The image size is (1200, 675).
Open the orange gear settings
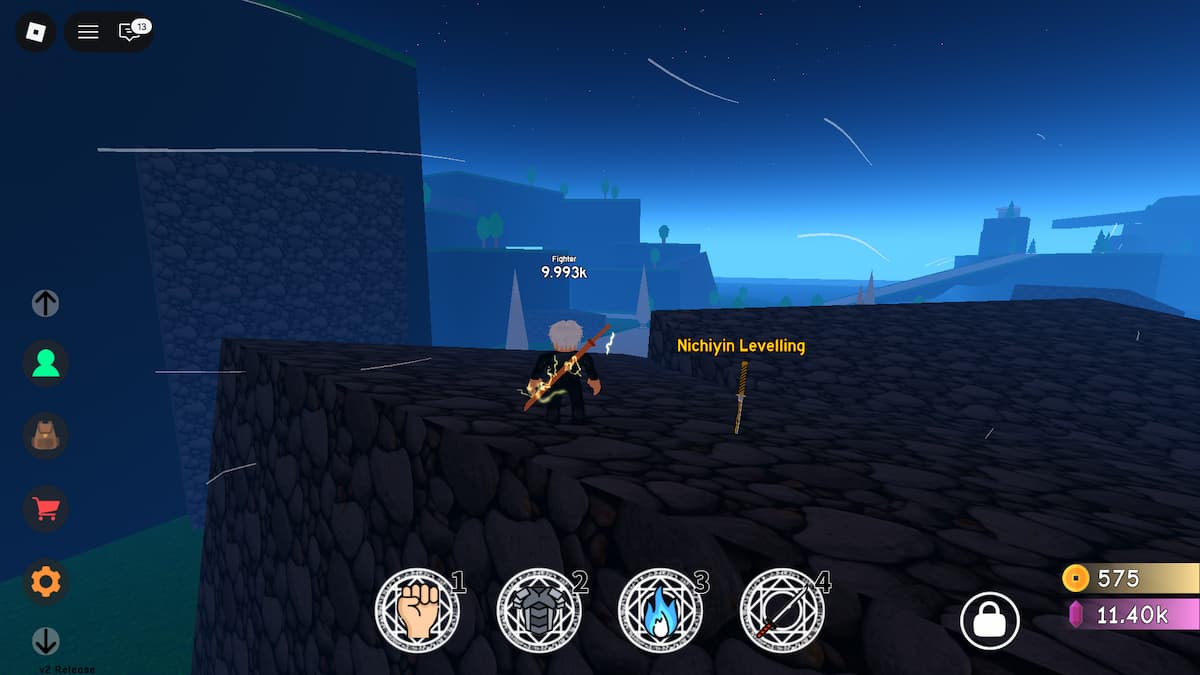(x=46, y=581)
